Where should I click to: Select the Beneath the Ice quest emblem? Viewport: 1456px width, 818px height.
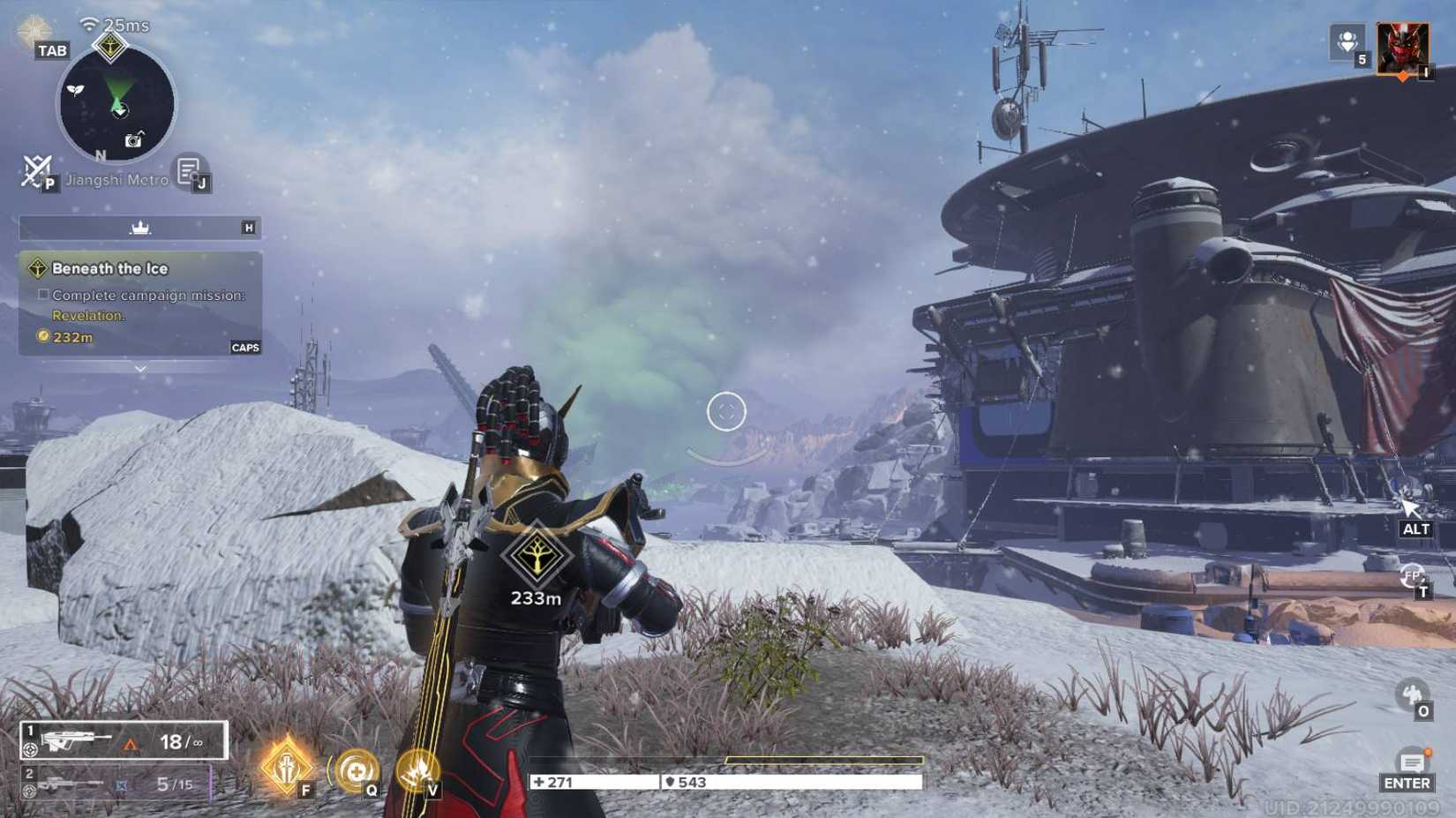[x=38, y=266]
